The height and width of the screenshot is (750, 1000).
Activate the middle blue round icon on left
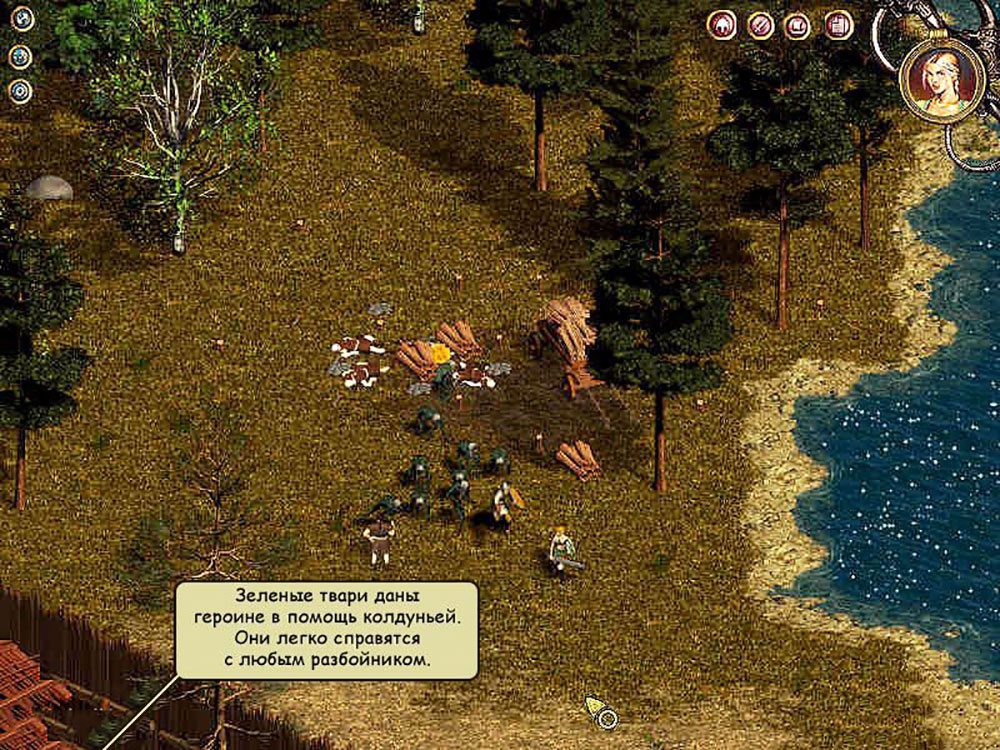pyautogui.click(x=20, y=56)
